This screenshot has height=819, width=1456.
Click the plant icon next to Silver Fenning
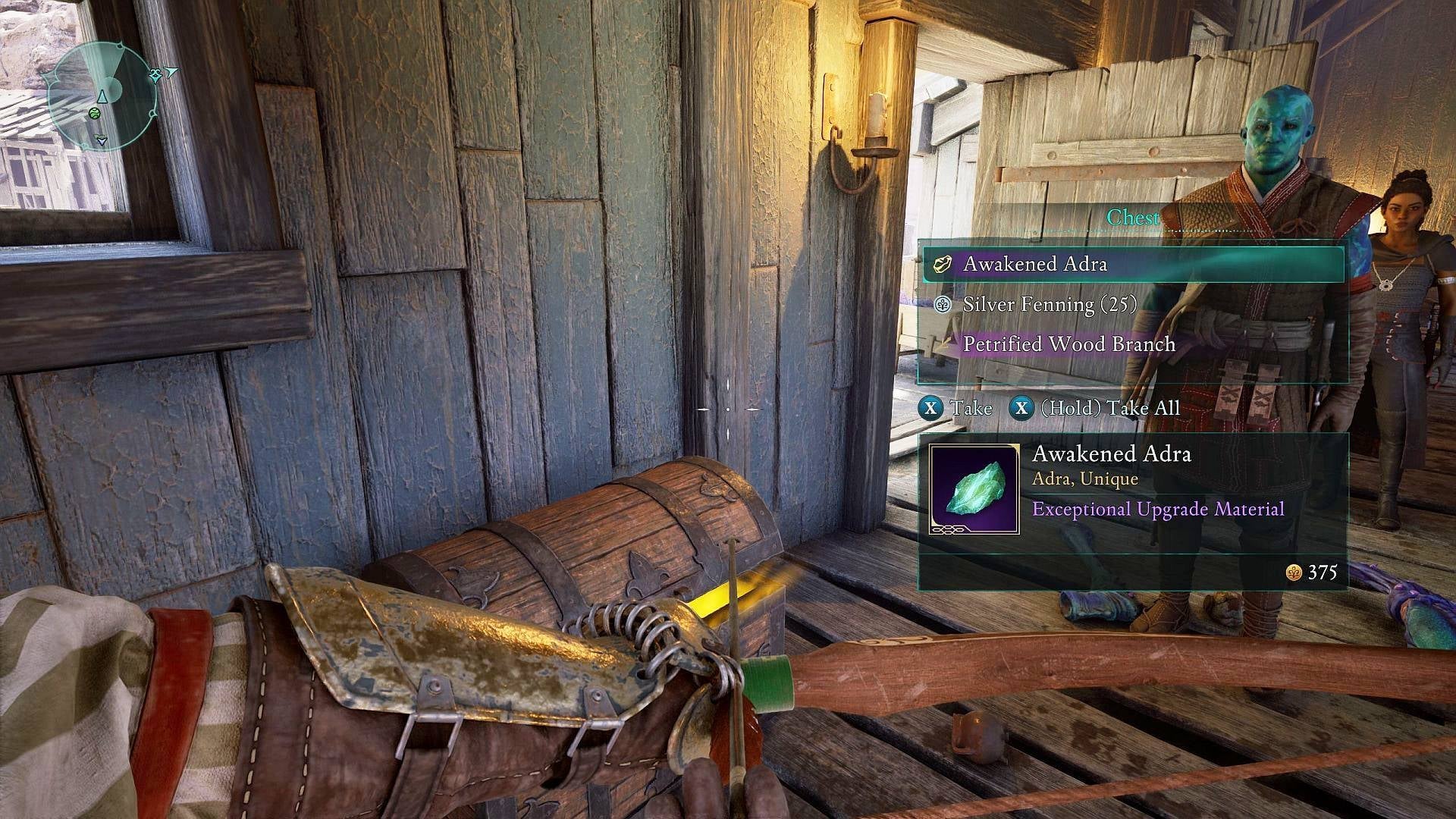[943, 306]
